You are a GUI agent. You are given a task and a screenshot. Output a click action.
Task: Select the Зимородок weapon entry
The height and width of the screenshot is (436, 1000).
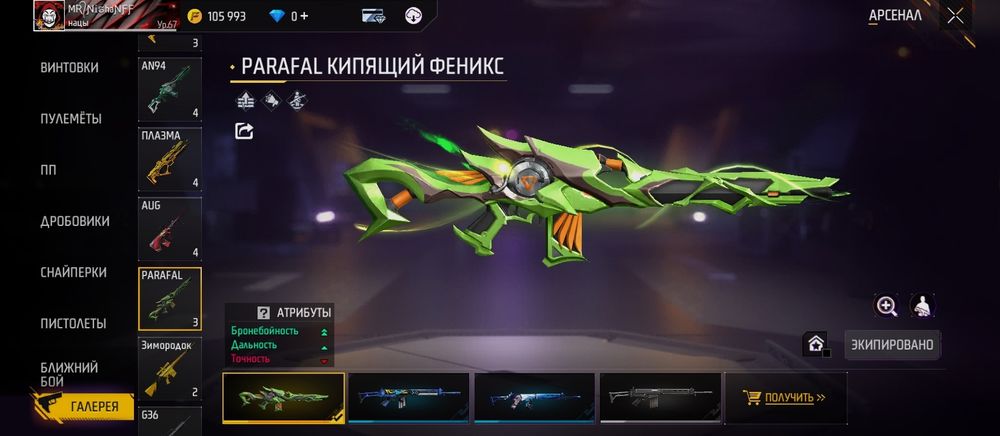click(170, 368)
